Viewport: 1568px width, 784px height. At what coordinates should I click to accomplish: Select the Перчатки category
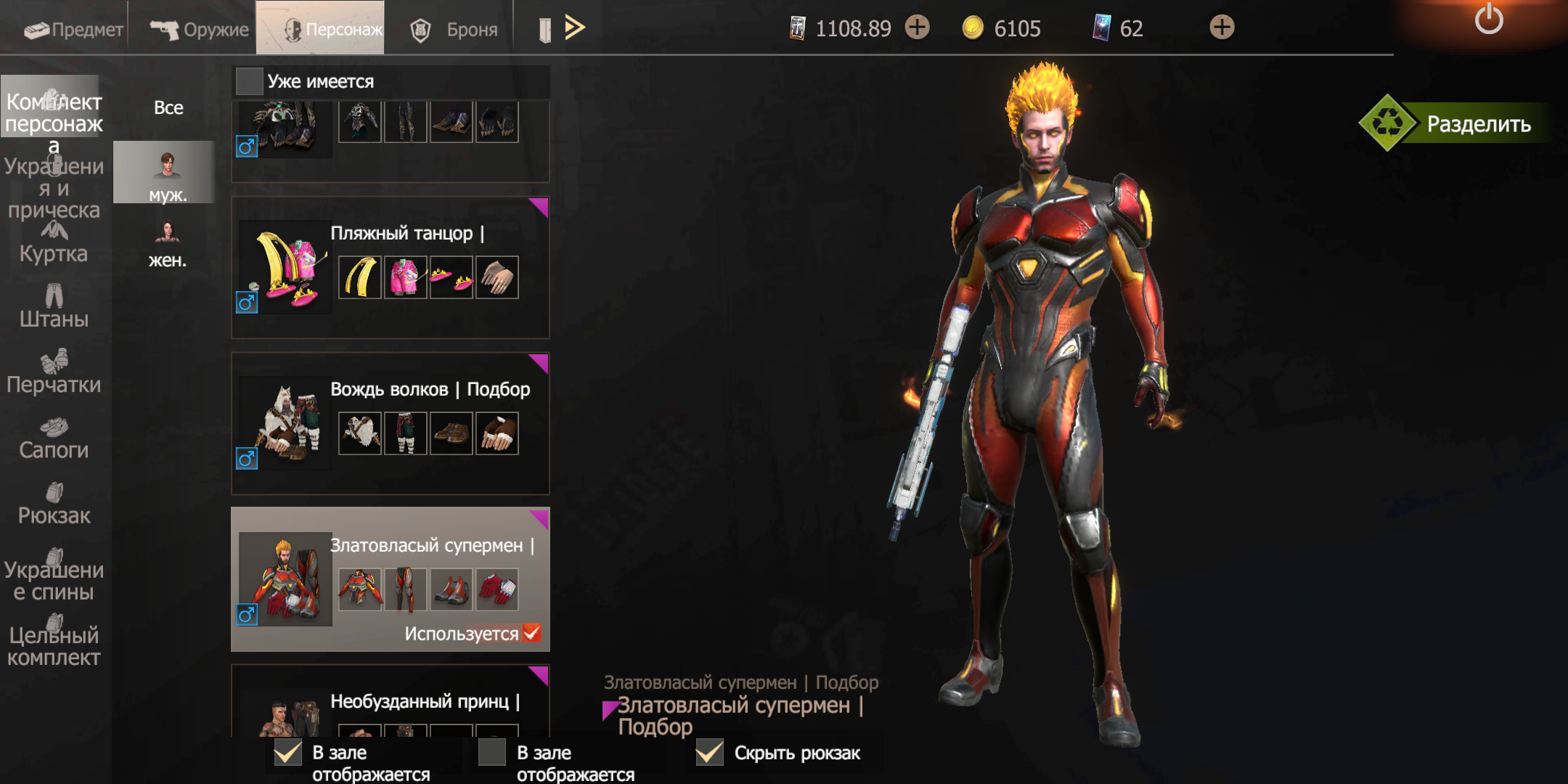coord(54,373)
